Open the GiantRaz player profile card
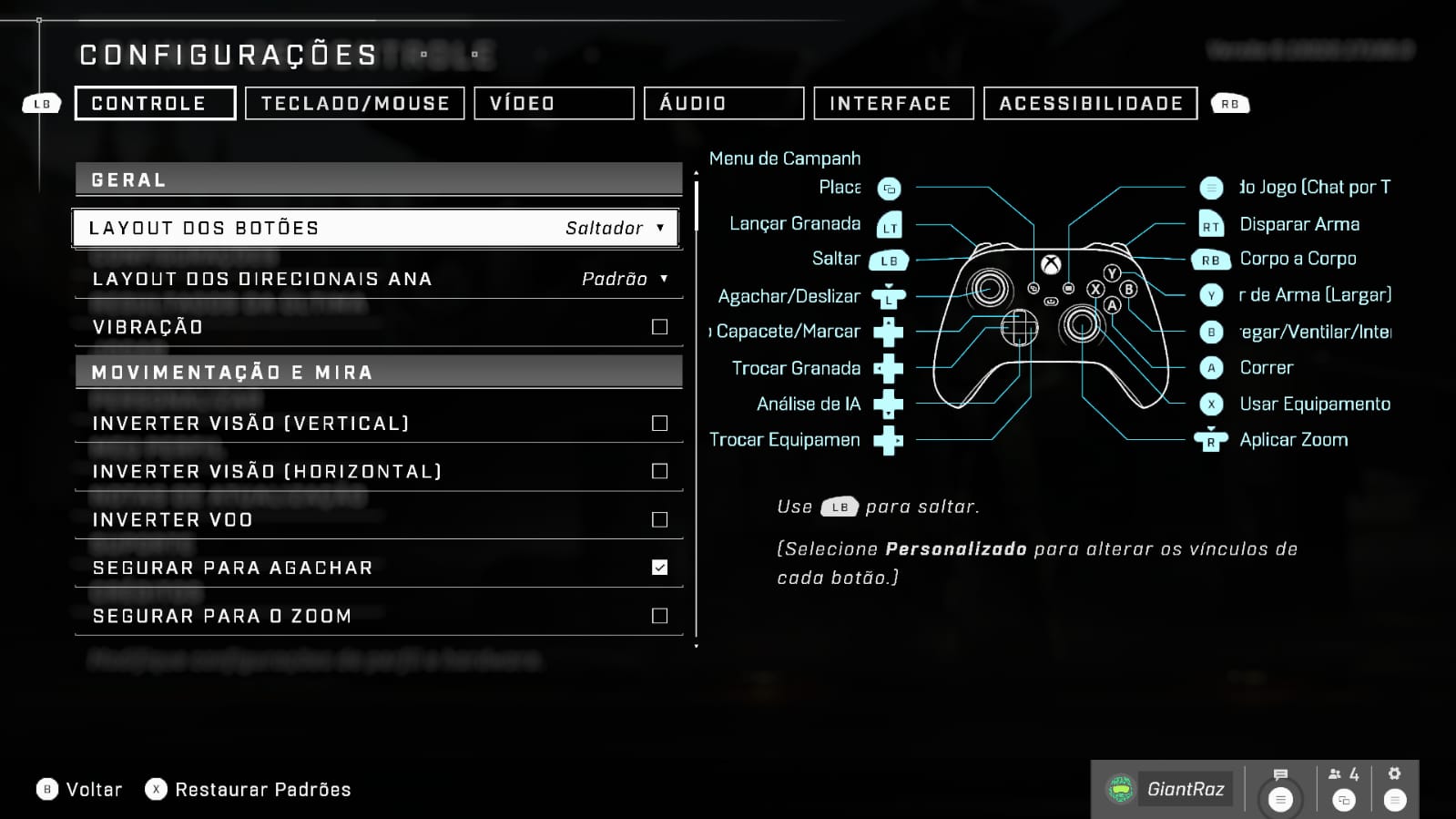The height and width of the screenshot is (819, 1456). coord(1169,789)
